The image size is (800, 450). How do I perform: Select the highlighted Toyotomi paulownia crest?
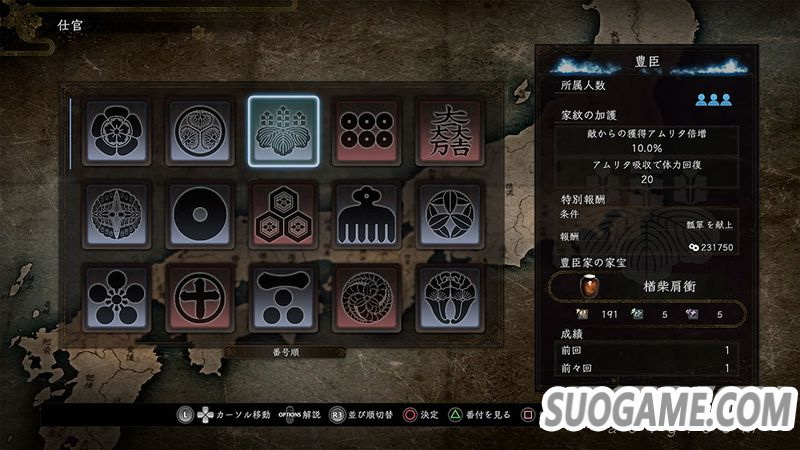283,131
